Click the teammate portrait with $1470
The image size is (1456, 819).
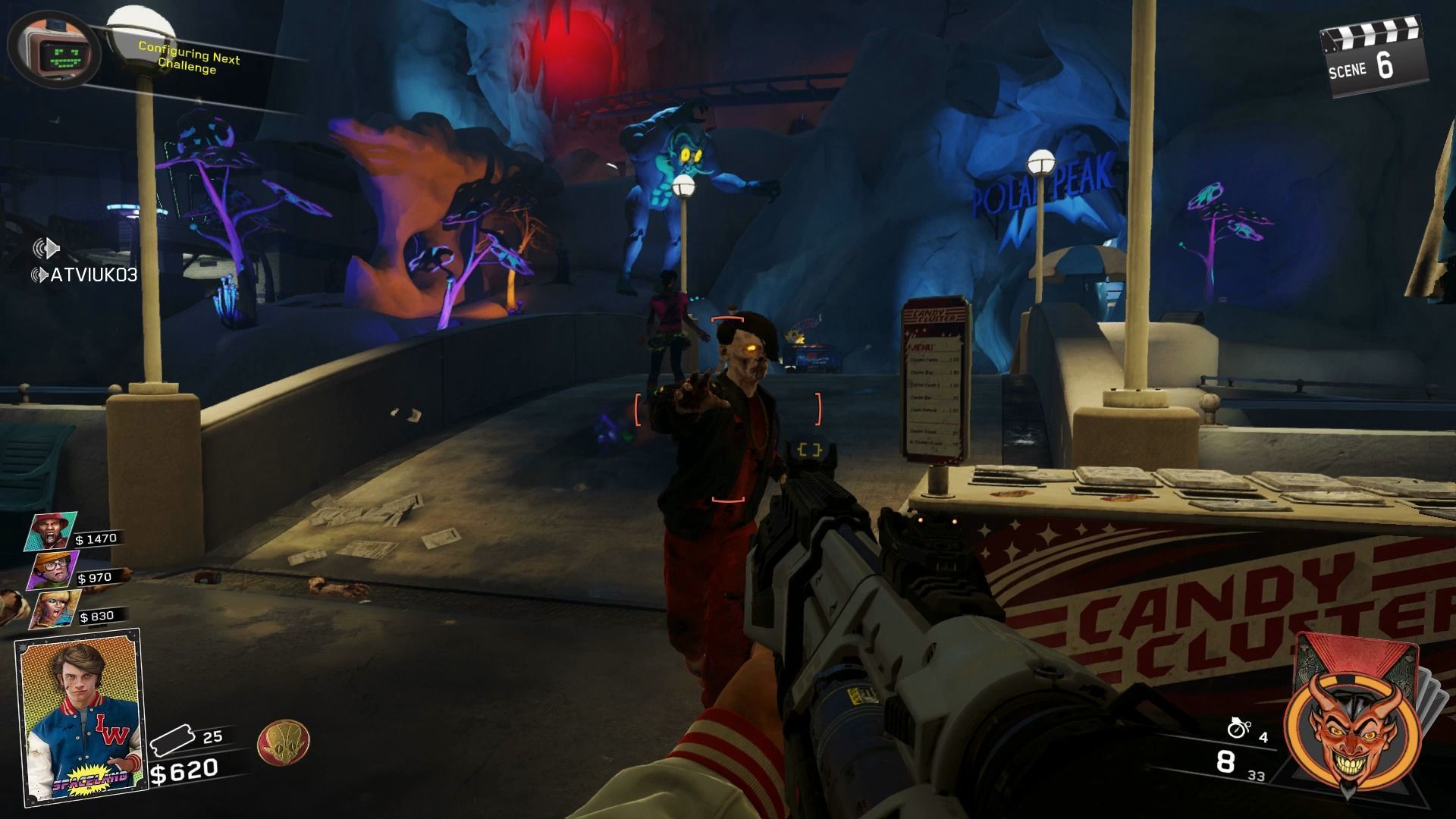pyautogui.click(x=52, y=531)
